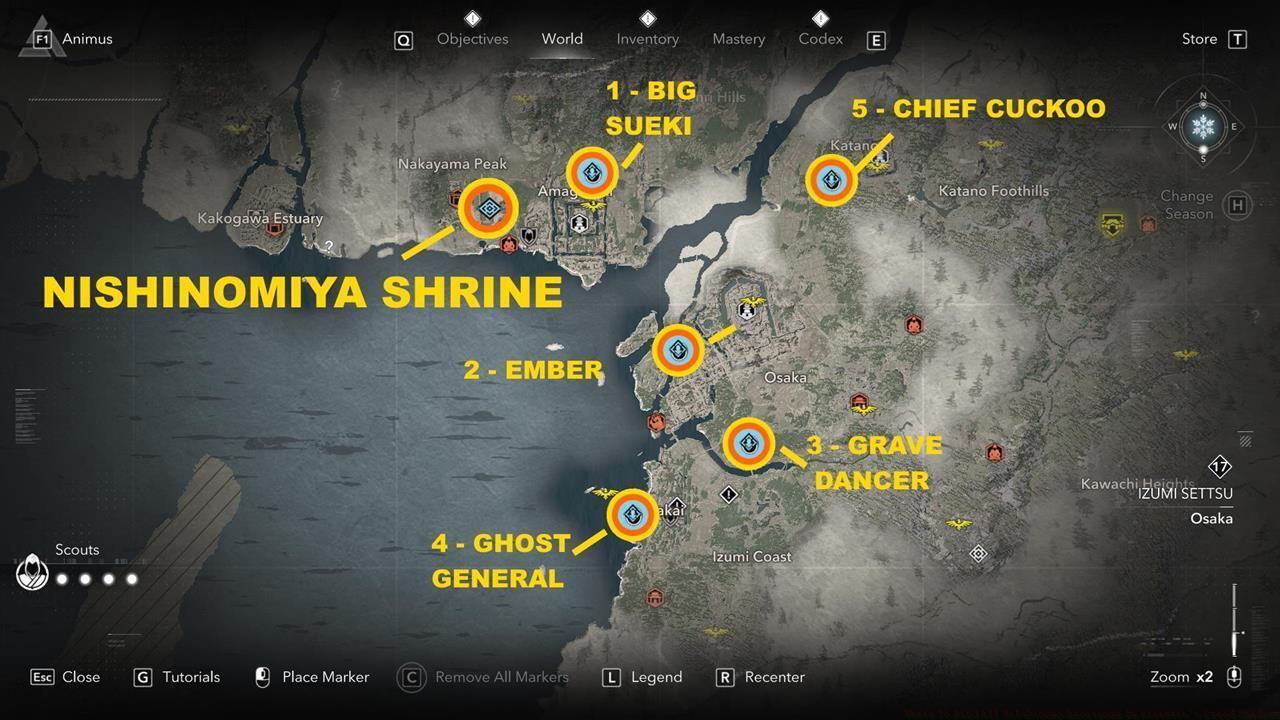Click the snowflake season compass
This screenshot has height=720, width=1280.
point(1203,127)
